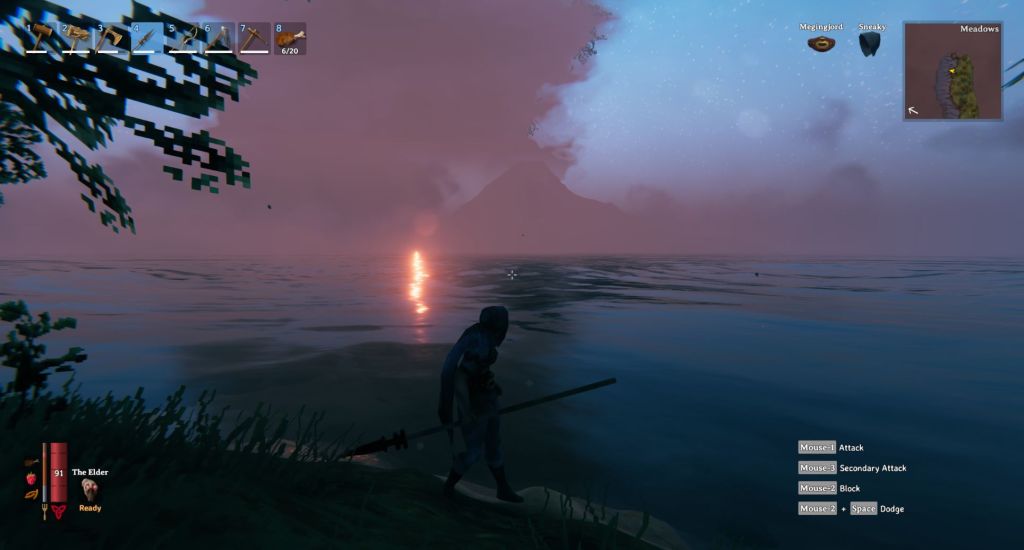Image resolution: width=1024 pixels, height=550 pixels.
Task: Select the highlighted spear in slot 4
Action: (x=148, y=38)
